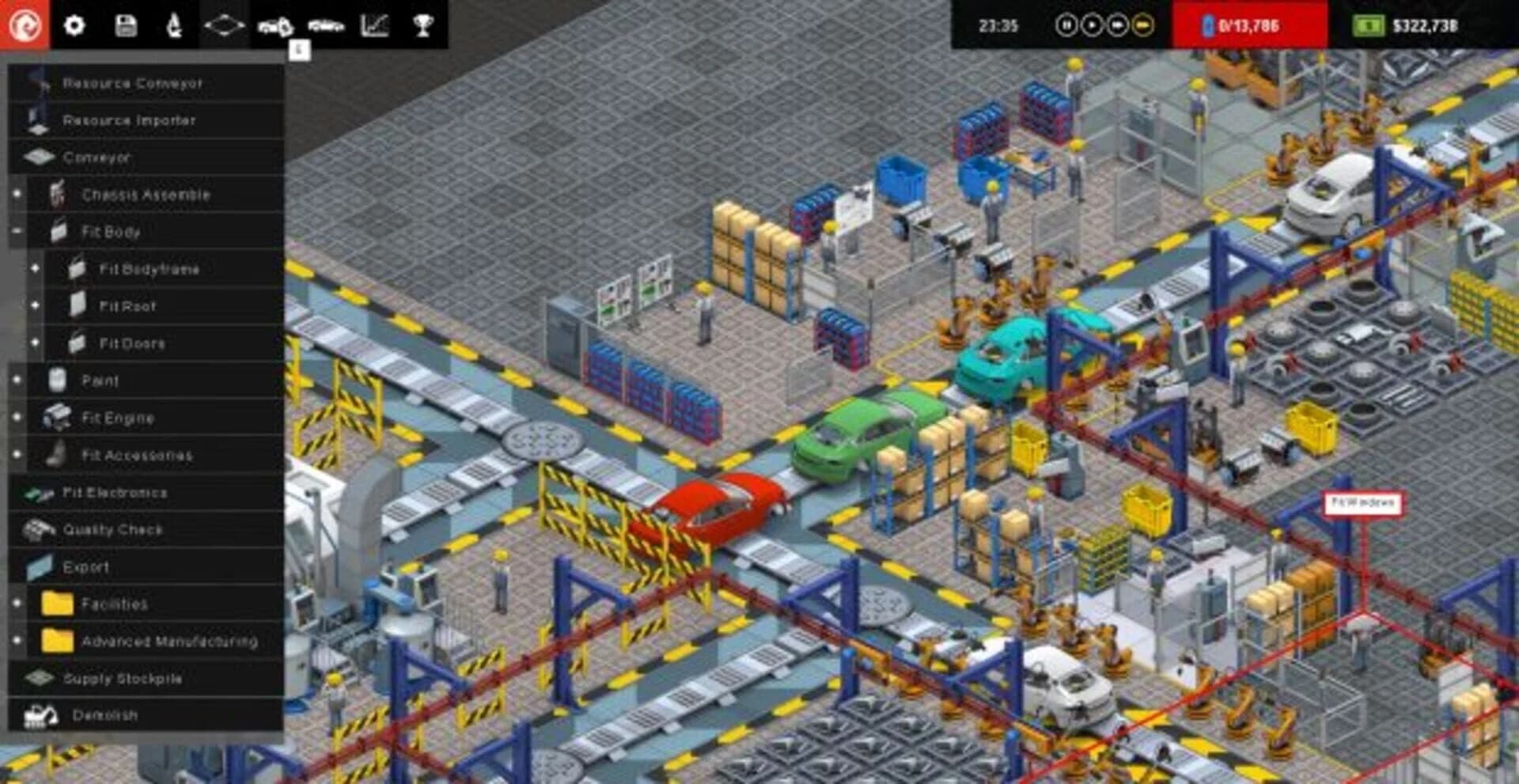Expand the Chassis Assemble category
This screenshot has width=1519, height=784.
coord(17,194)
